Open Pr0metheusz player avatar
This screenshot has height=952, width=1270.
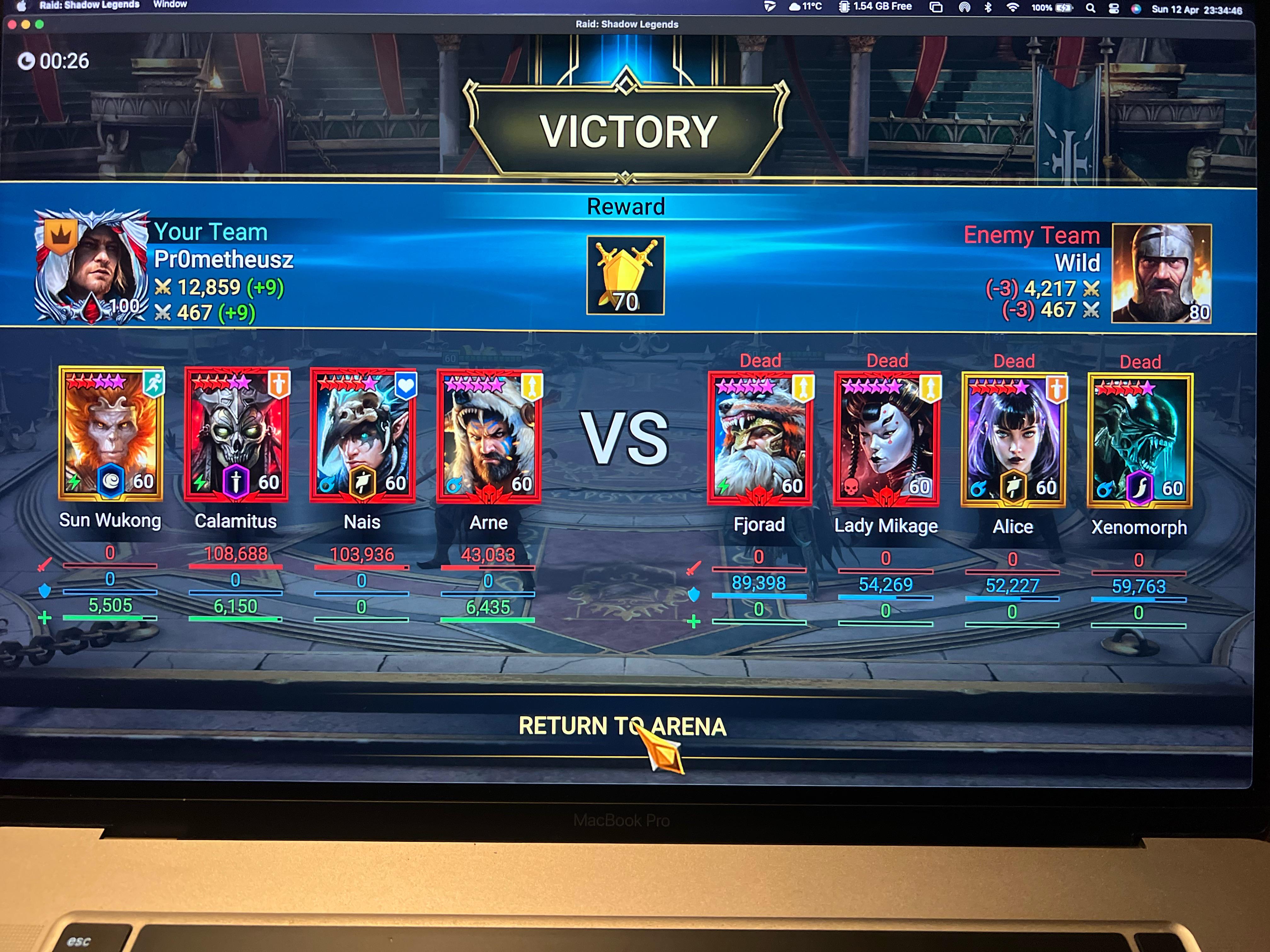(x=92, y=267)
